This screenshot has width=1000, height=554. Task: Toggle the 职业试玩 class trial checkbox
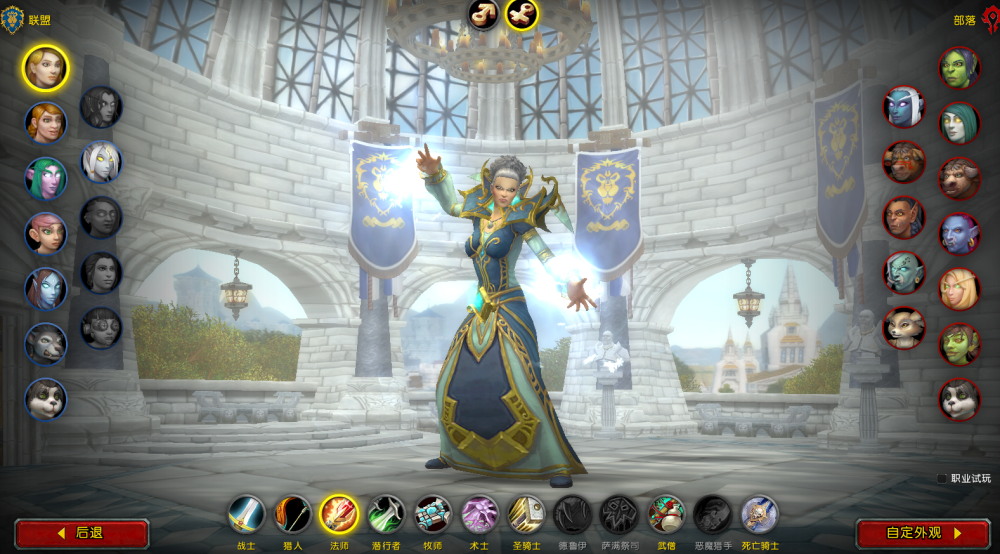942,479
